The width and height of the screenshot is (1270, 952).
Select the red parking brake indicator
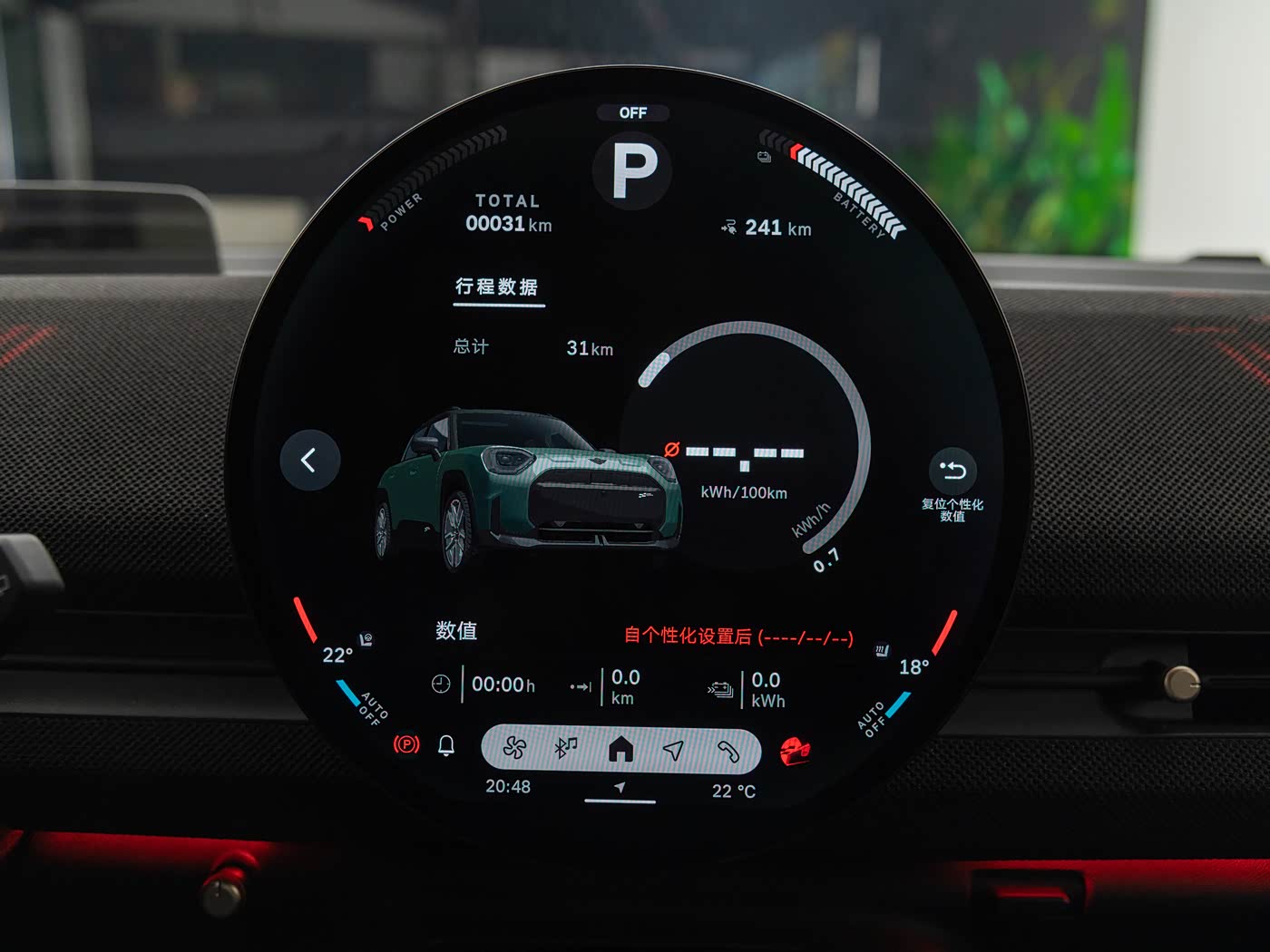tap(406, 745)
